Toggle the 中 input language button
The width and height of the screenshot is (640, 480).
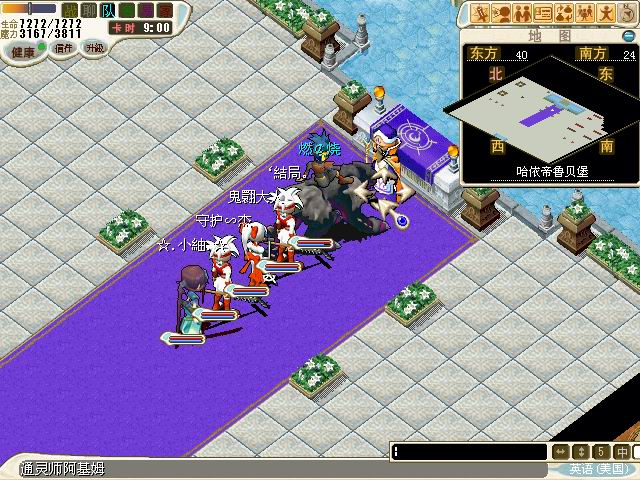pos(623,452)
